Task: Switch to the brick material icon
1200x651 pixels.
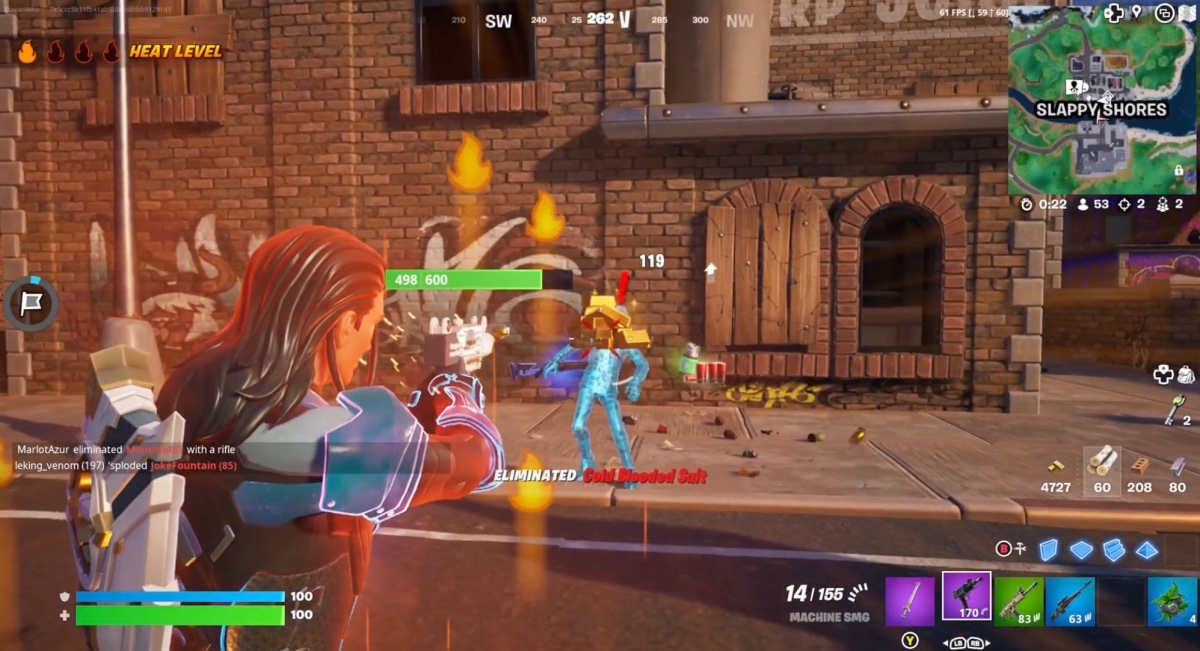Action: click(1139, 465)
